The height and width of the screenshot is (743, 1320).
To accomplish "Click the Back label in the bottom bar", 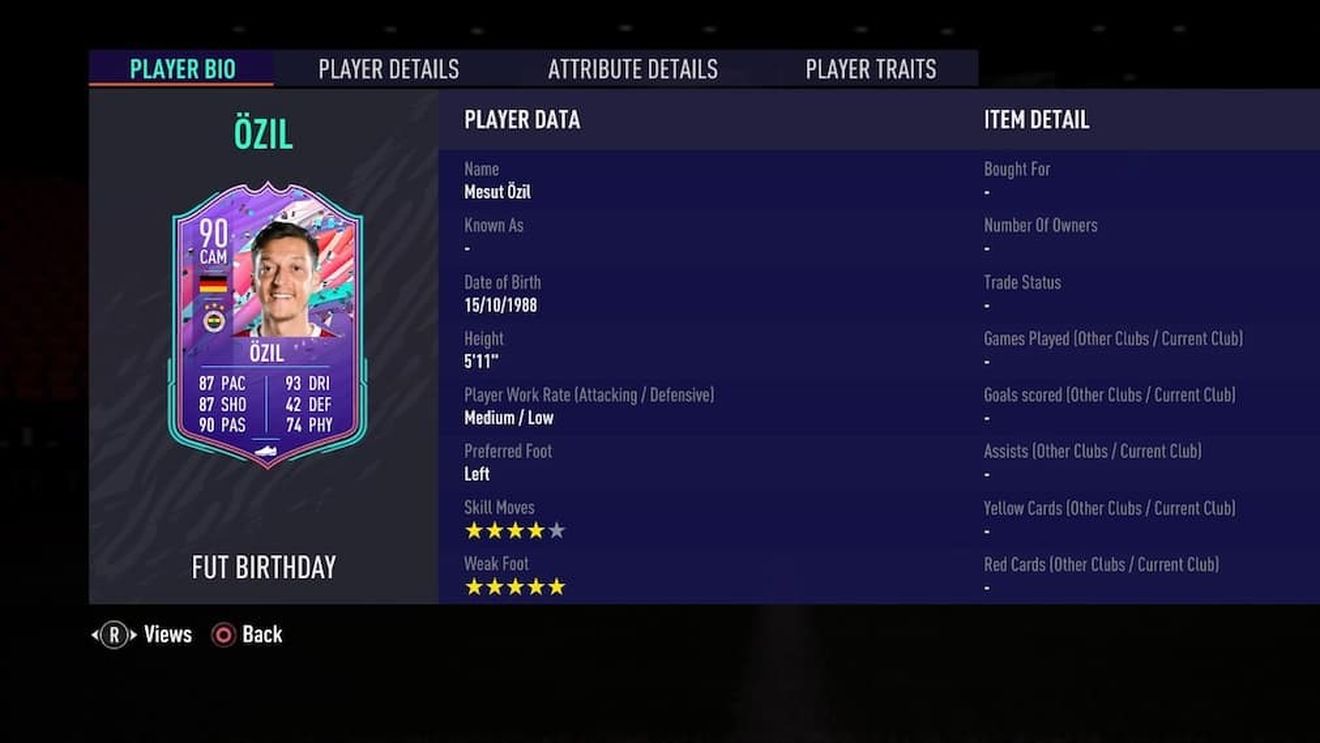I will point(264,634).
